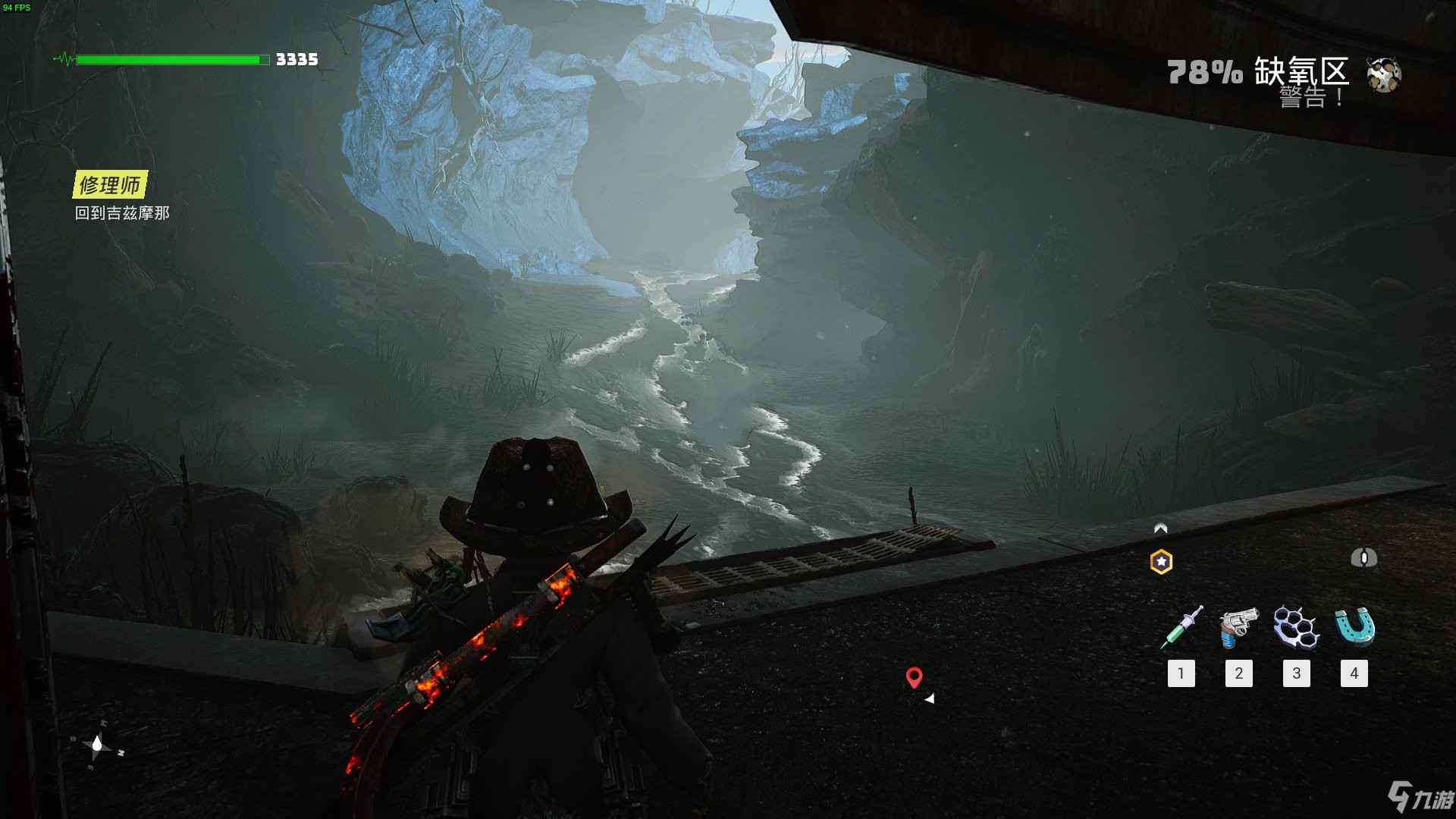Screen dimensions: 1456x819
Task: Click the 缺氧区 hazard zone icon
Action: point(1384,74)
